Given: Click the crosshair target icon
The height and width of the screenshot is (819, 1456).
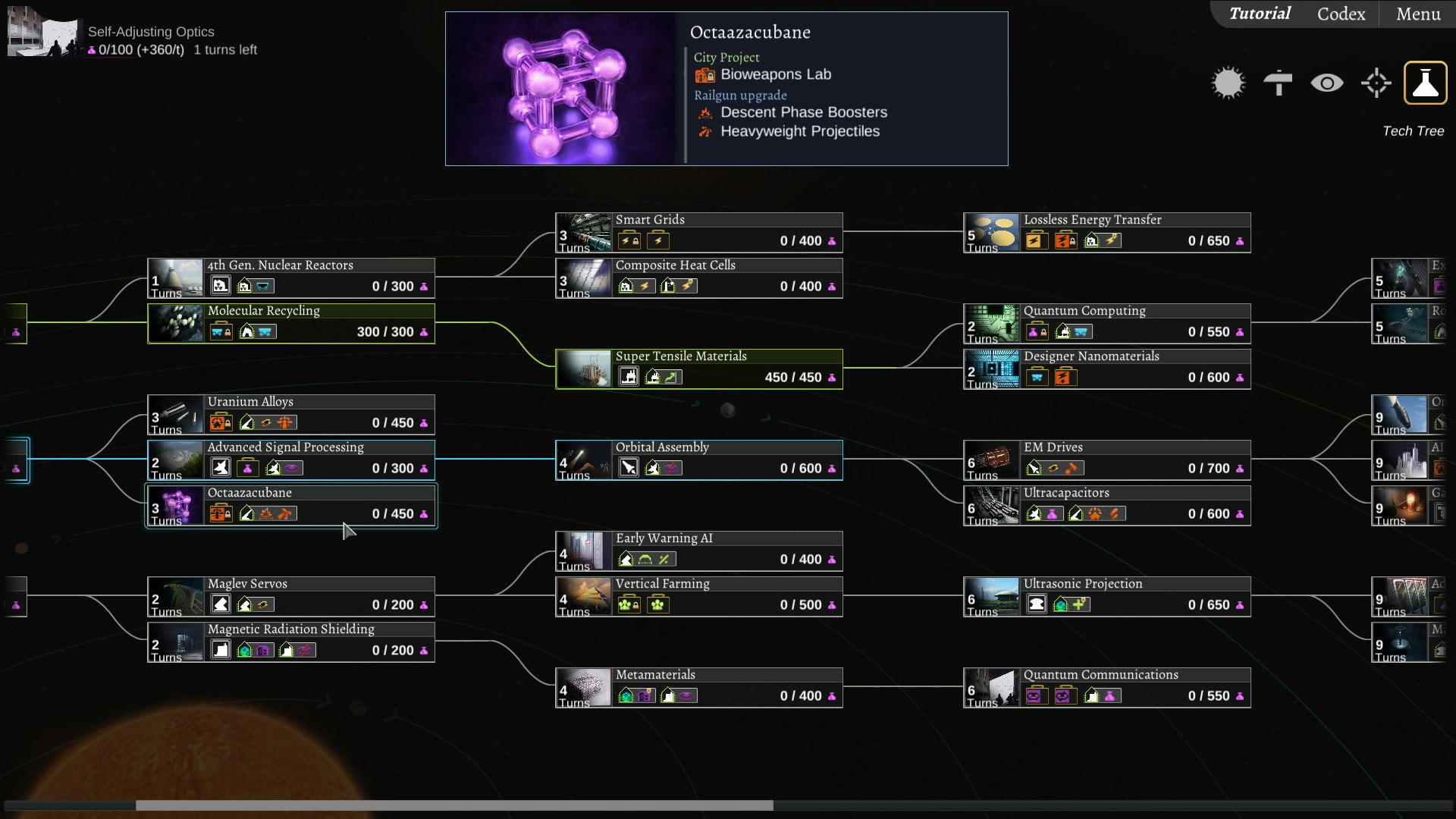Looking at the screenshot, I should tap(1376, 83).
